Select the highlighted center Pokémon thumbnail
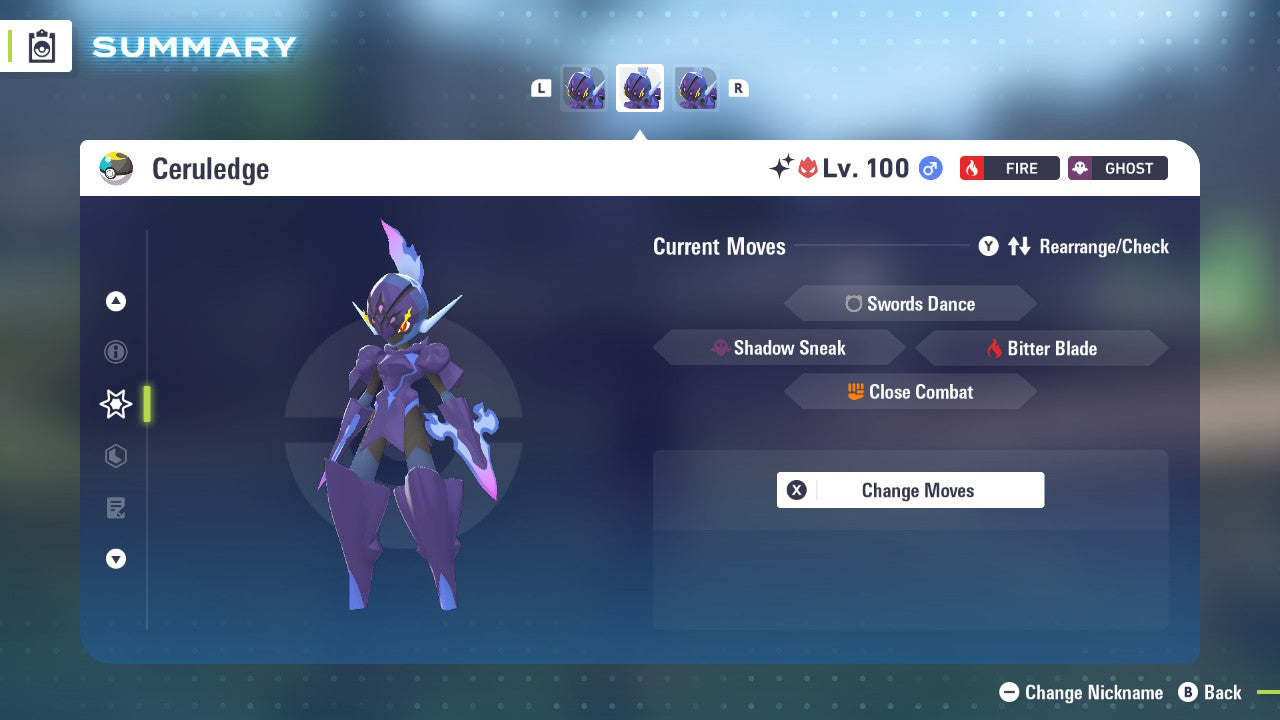1280x720 pixels. click(x=640, y=88)
